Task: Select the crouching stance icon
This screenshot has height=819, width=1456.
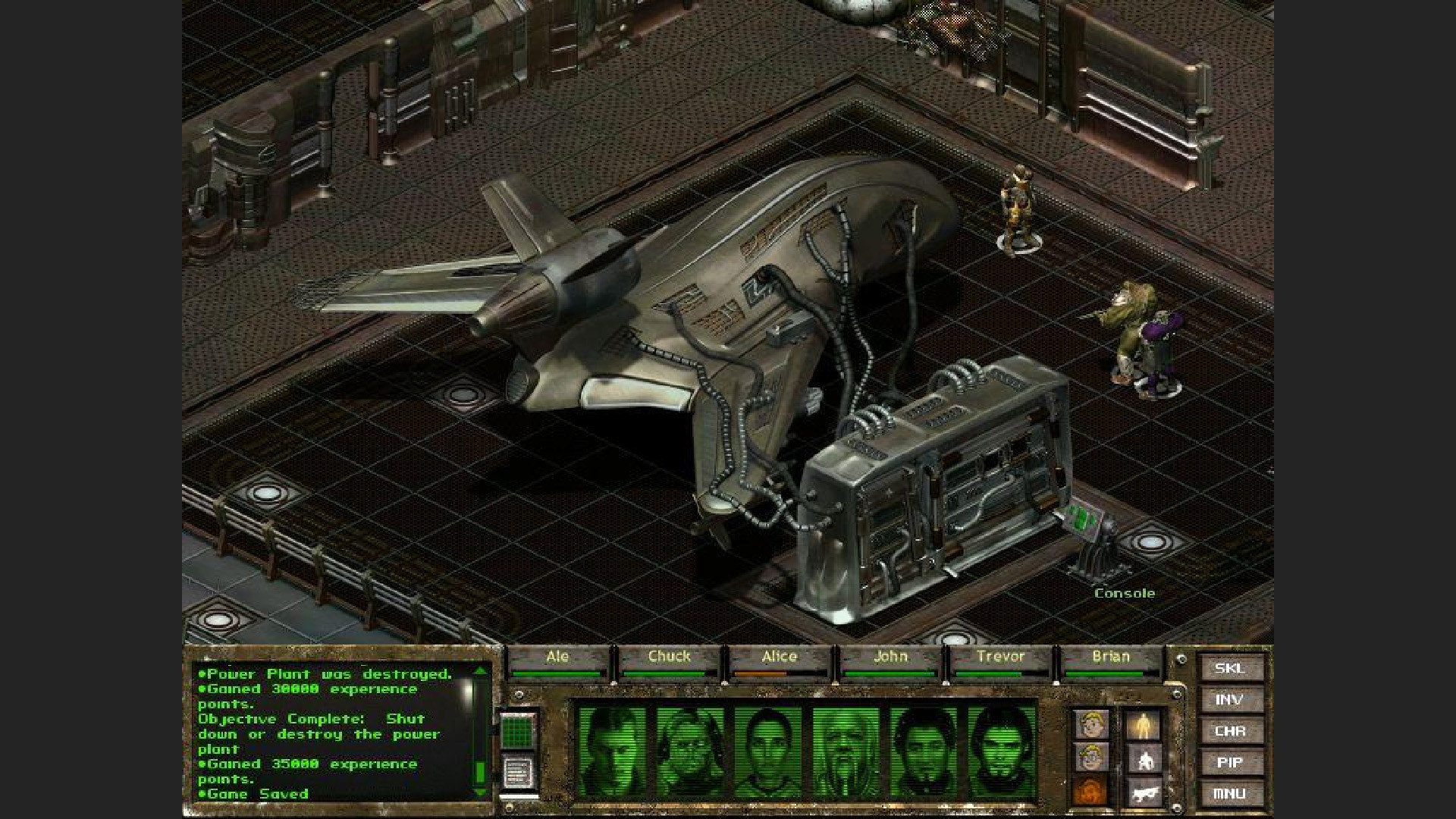Action: coord(1145,760)
